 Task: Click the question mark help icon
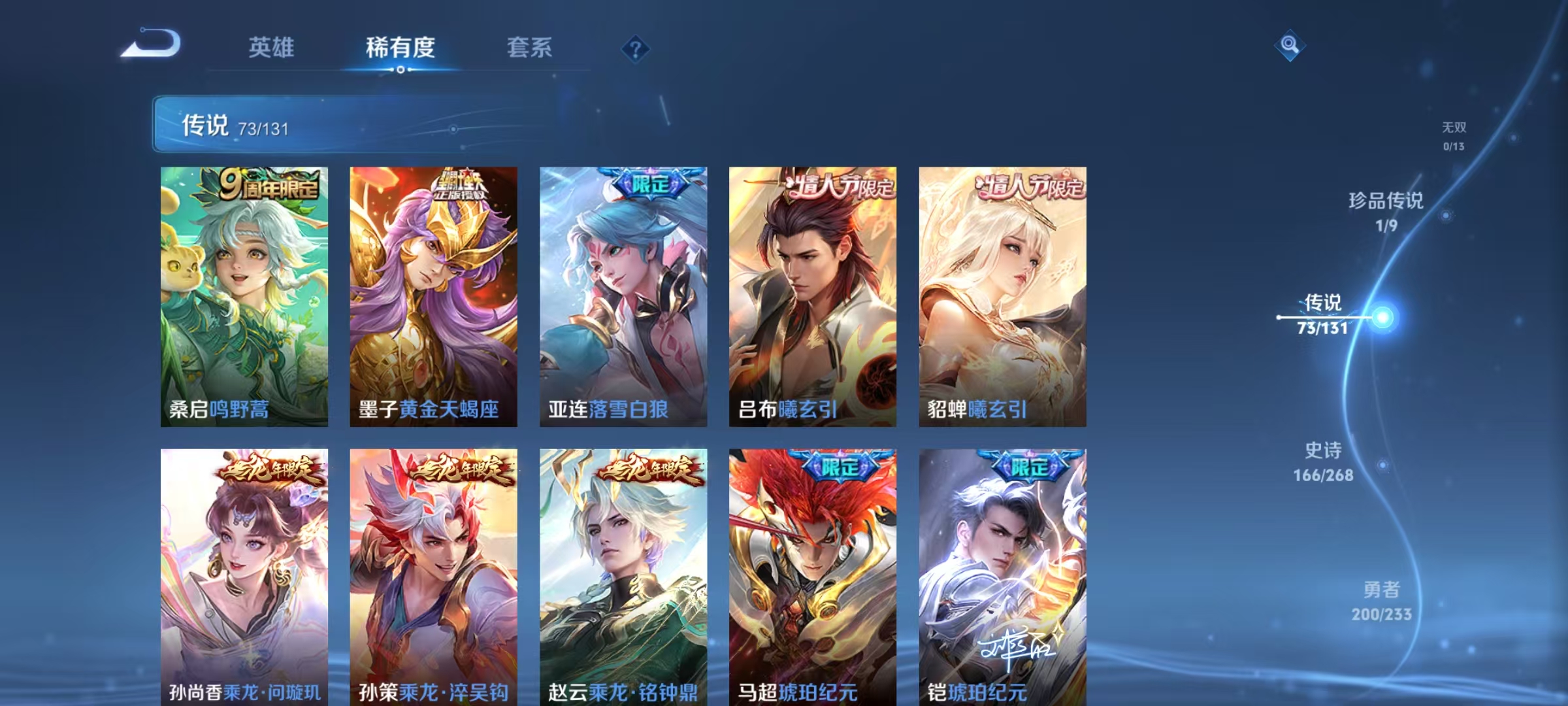pyautogui.click(x=636, y=48)
